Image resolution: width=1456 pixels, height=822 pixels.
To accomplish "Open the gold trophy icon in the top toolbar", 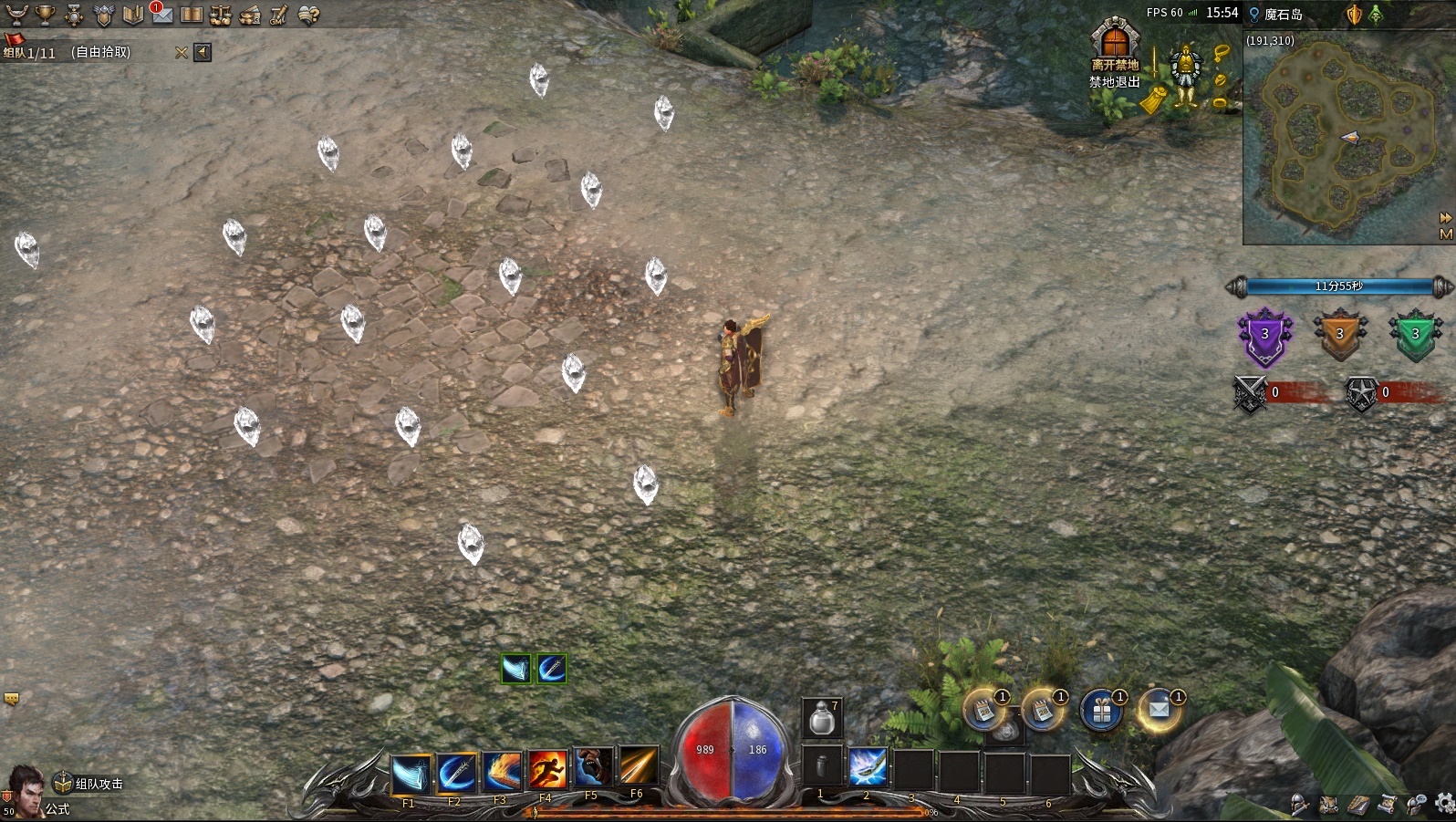I will pyautogui.click(x=45, y=15).
